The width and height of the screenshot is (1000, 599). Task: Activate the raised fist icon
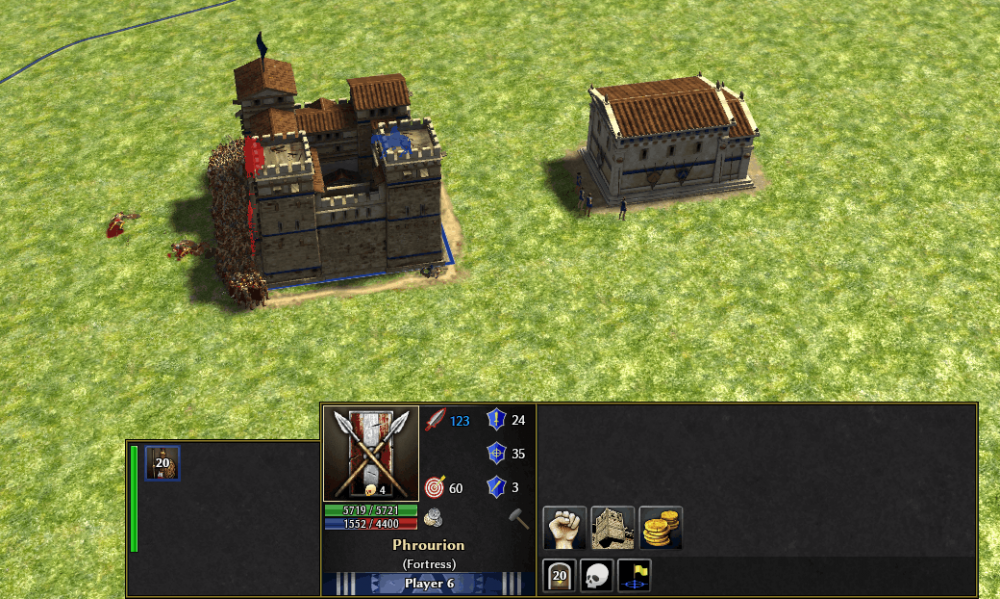point(563,527)
